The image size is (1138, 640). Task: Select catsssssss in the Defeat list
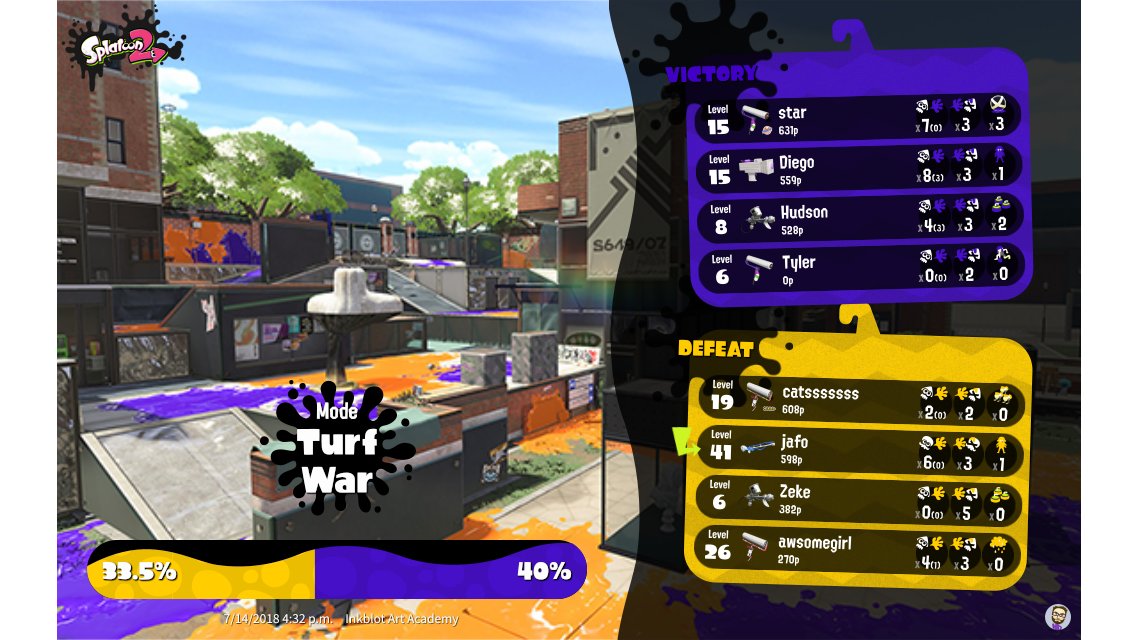pyautogui.click(x=860, y=400)
